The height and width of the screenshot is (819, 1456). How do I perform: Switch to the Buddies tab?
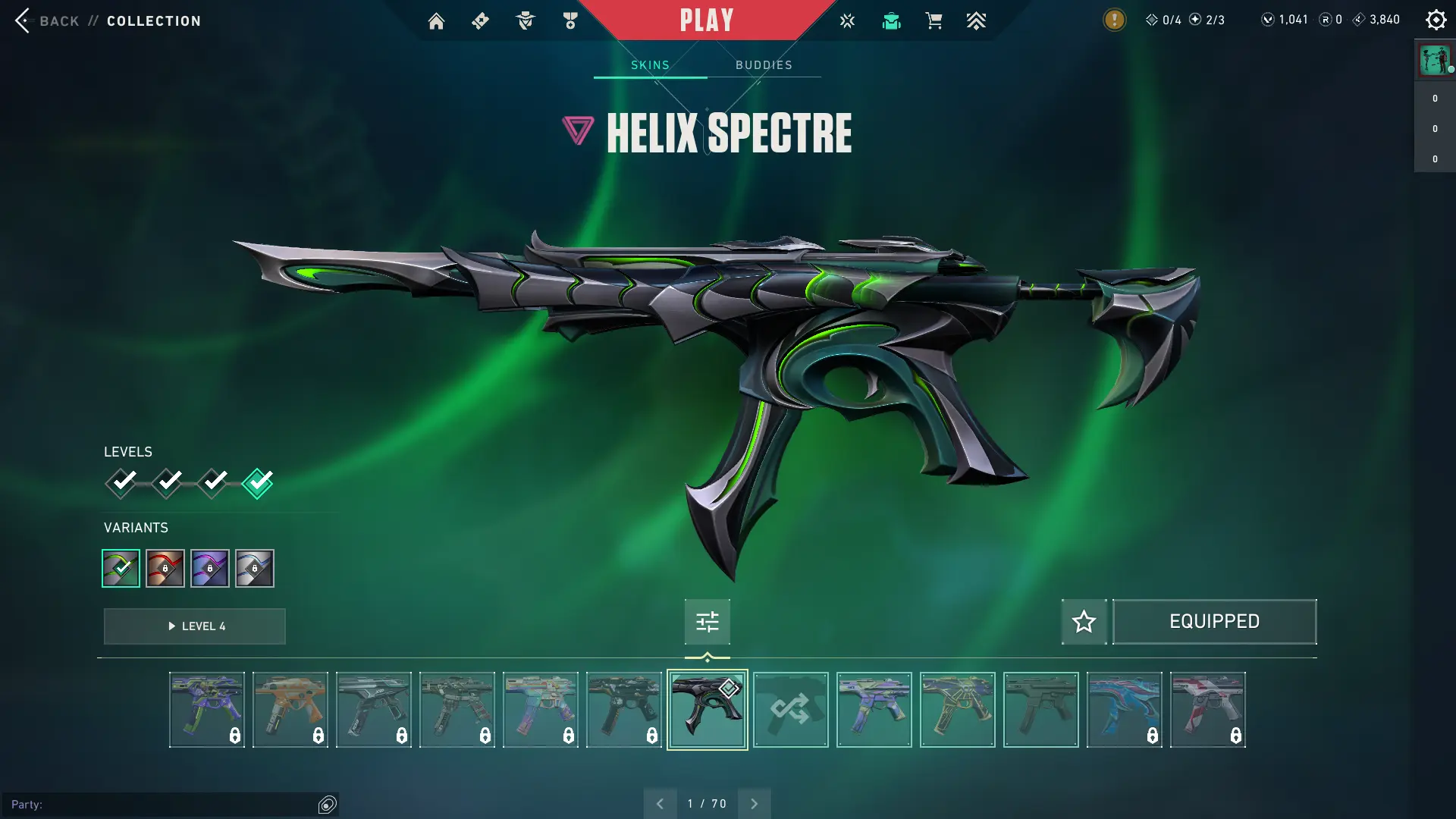[764, 65]
